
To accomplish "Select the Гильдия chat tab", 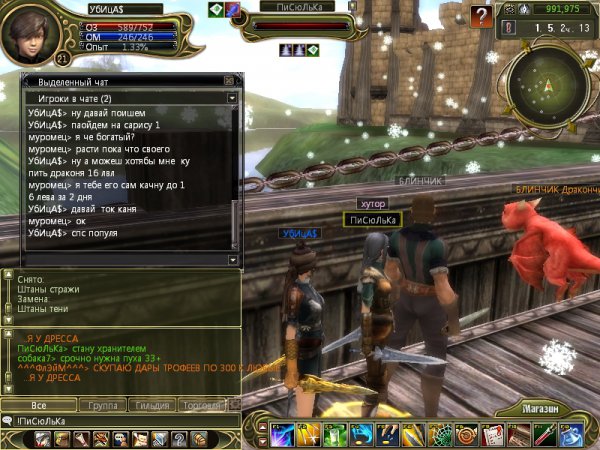I will [x=152, y=405].
